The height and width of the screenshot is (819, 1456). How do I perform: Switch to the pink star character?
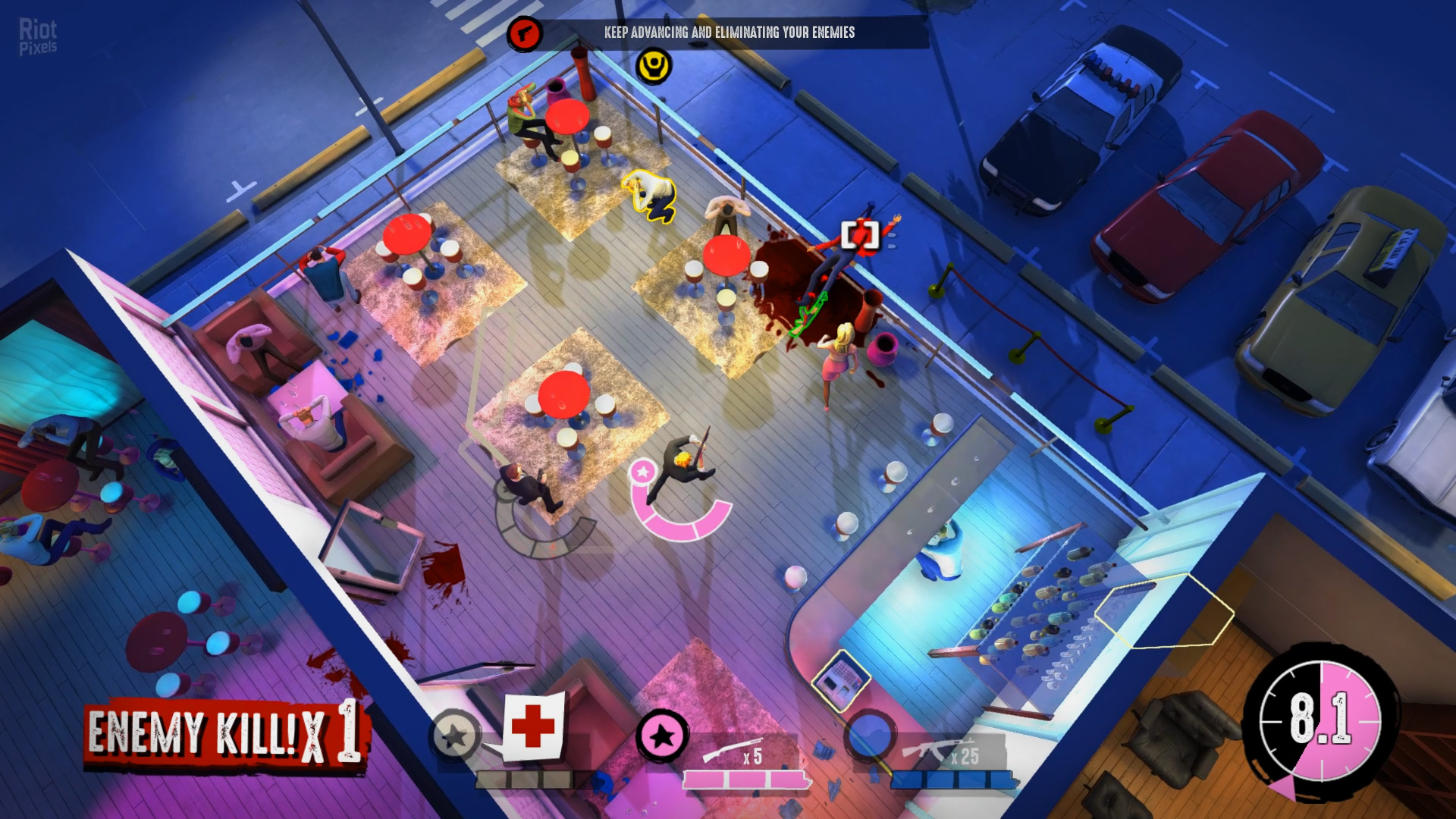662,735
